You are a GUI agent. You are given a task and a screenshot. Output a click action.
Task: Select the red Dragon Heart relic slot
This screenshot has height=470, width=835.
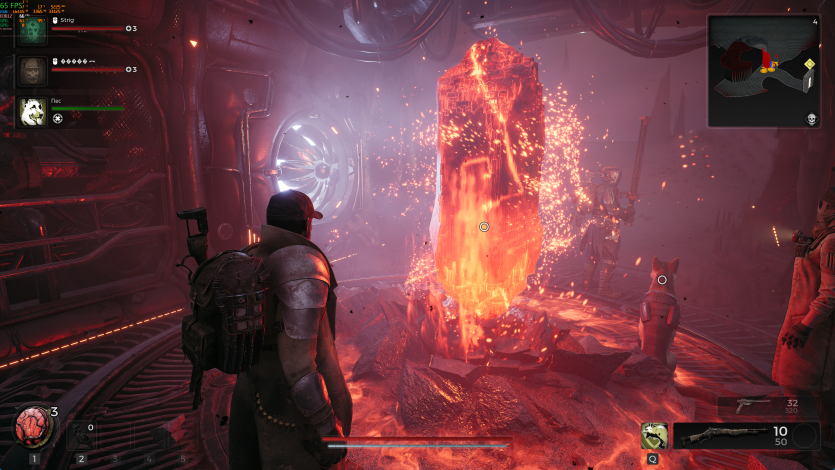pyautogui.click(x=32, y=428)
